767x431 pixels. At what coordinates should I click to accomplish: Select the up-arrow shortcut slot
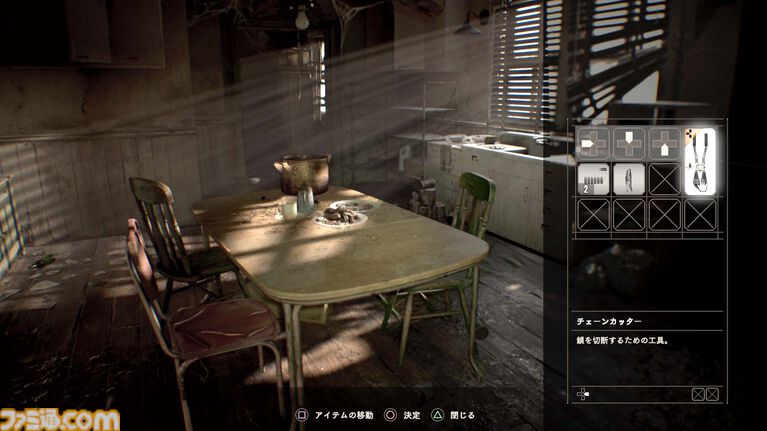[664, 143]
